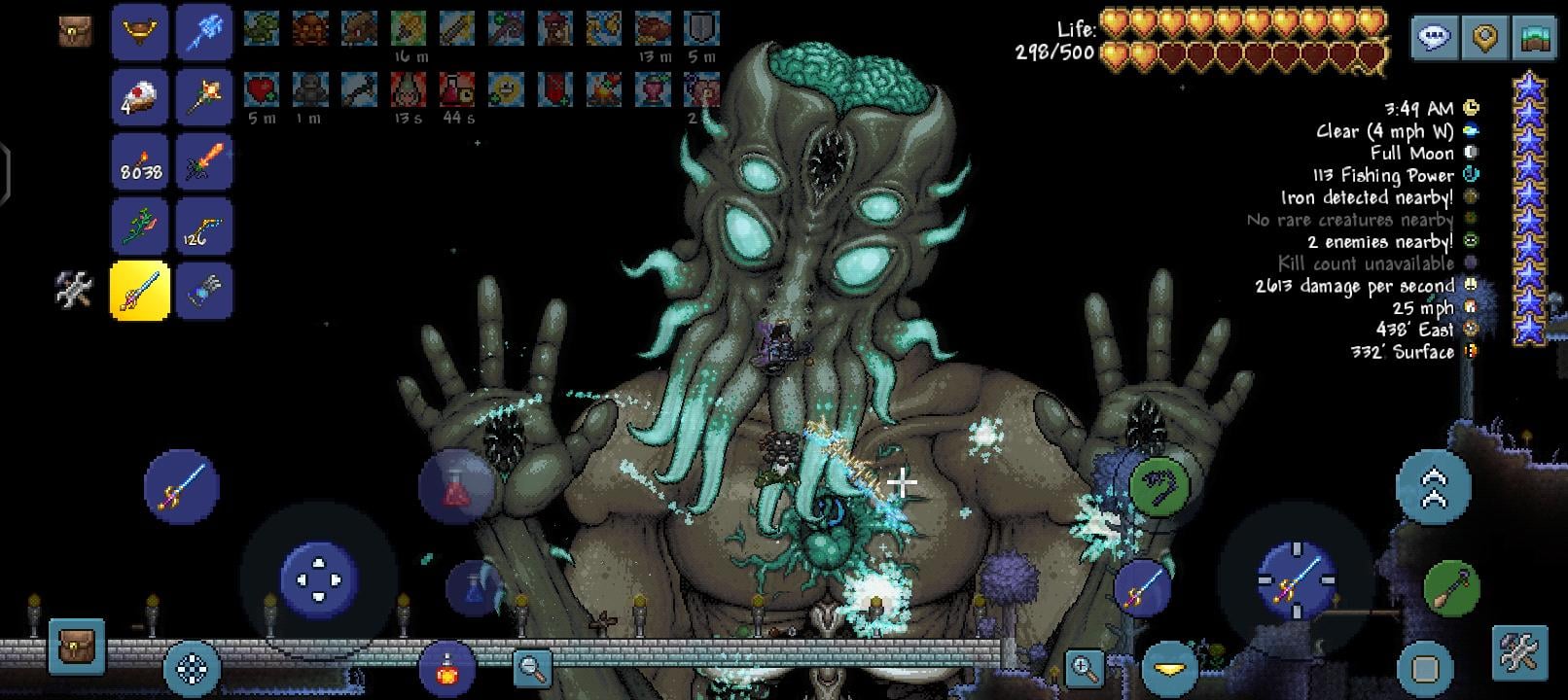Tap the yellow map pin button

point(1484,38)
